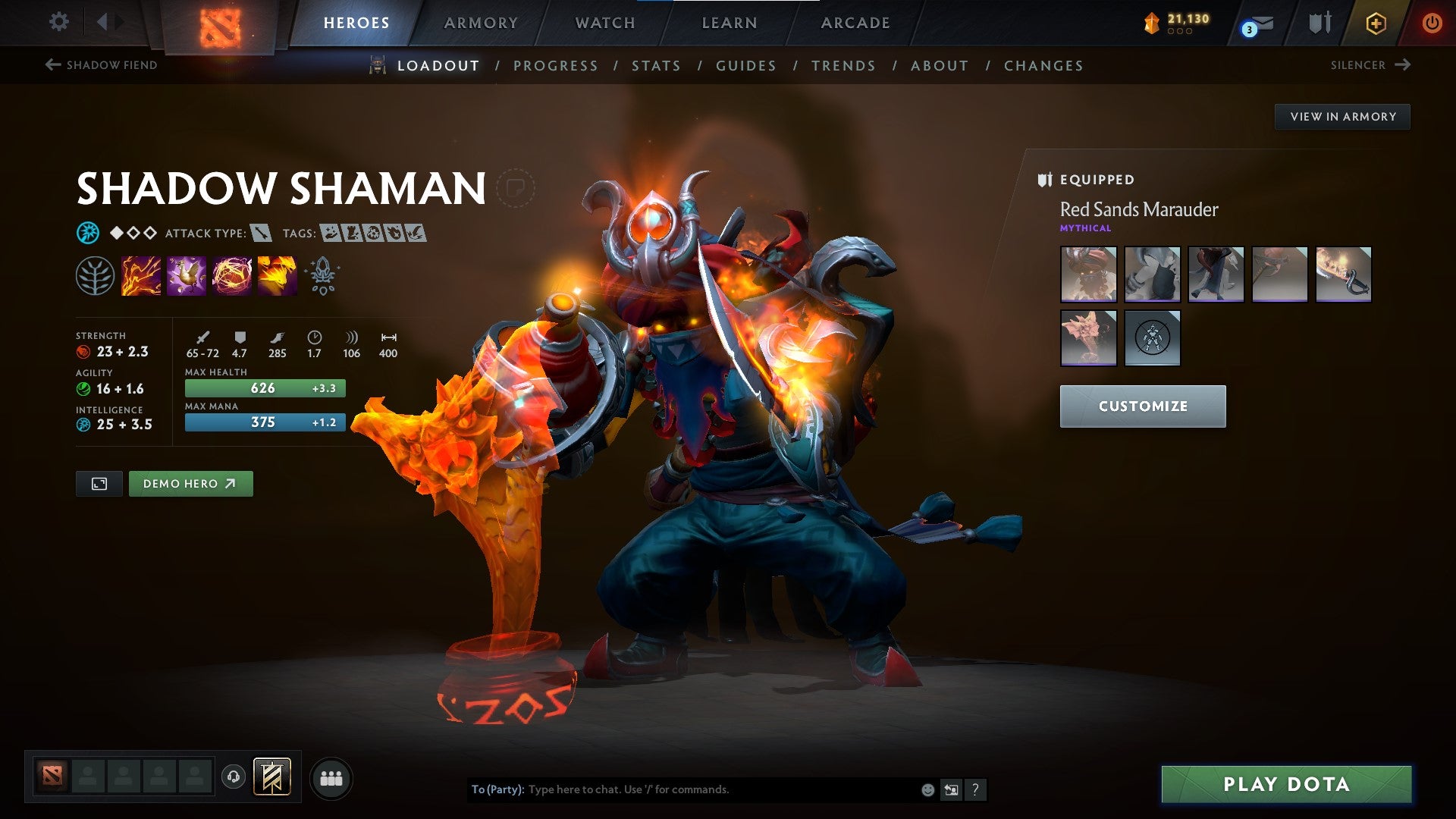This screenshot has height=819, width=1456.
Task: Click the Dota 2 plus hexagon icon
Action: (1376, 23)
